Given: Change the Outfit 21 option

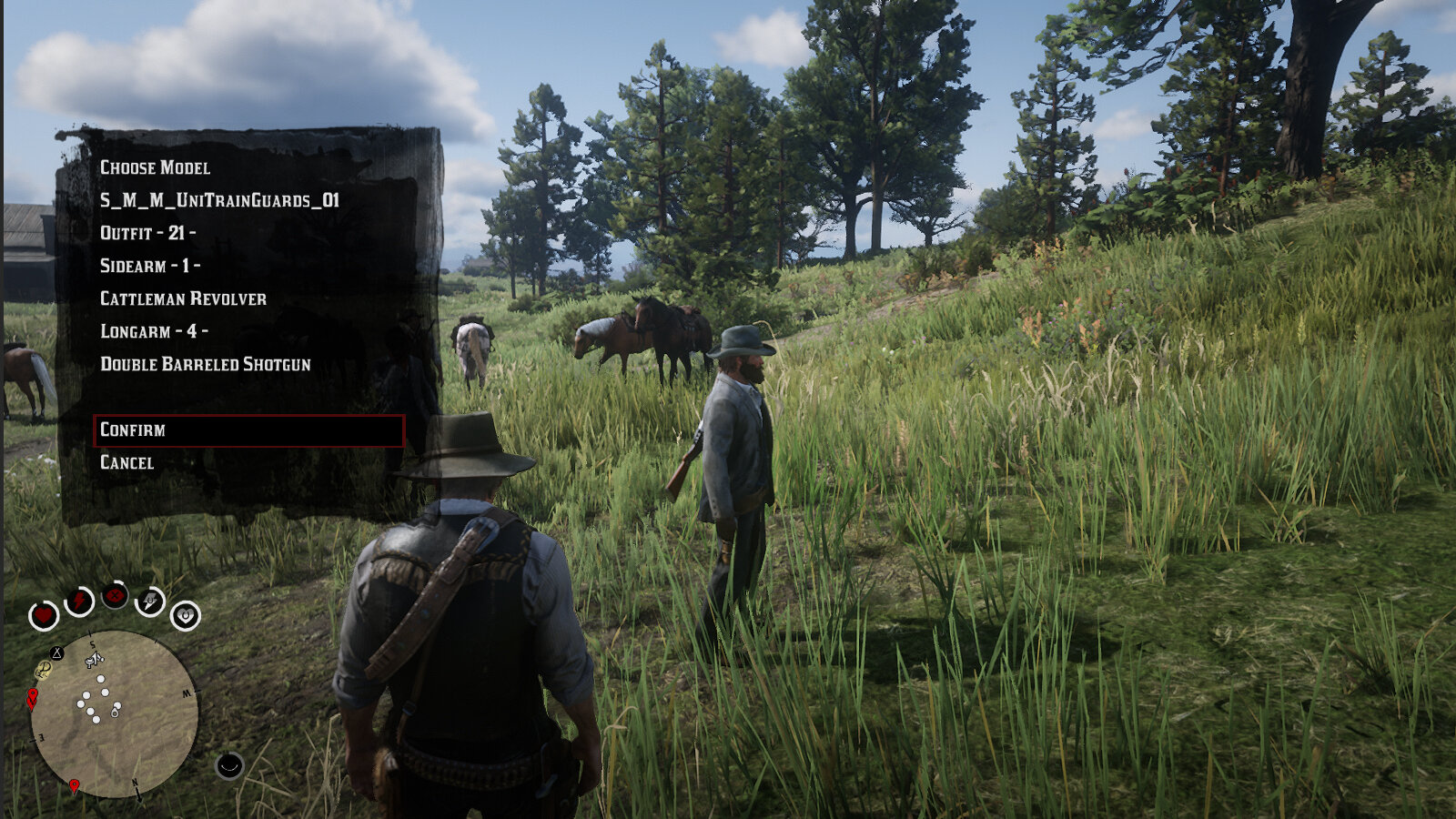Looking at the screenshot, I should [147, 234].
